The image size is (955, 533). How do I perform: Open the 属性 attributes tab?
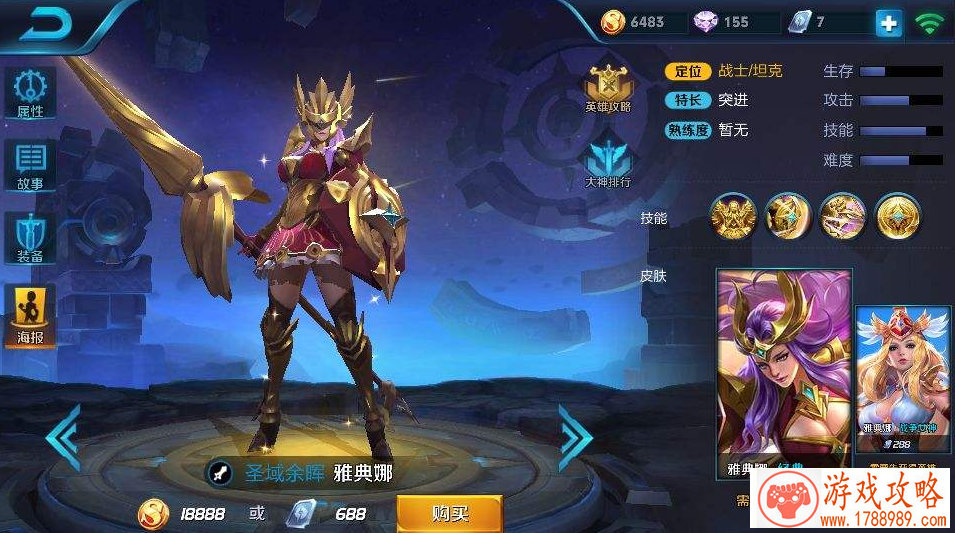click(31, 93)
